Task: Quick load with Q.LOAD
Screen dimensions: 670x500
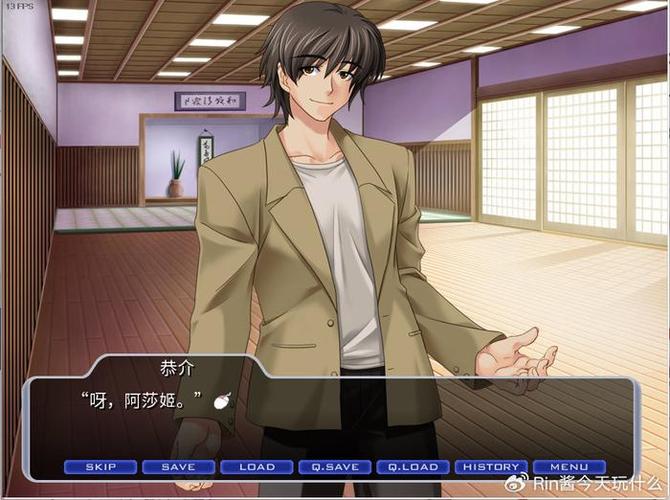Action: pos(413,467)
